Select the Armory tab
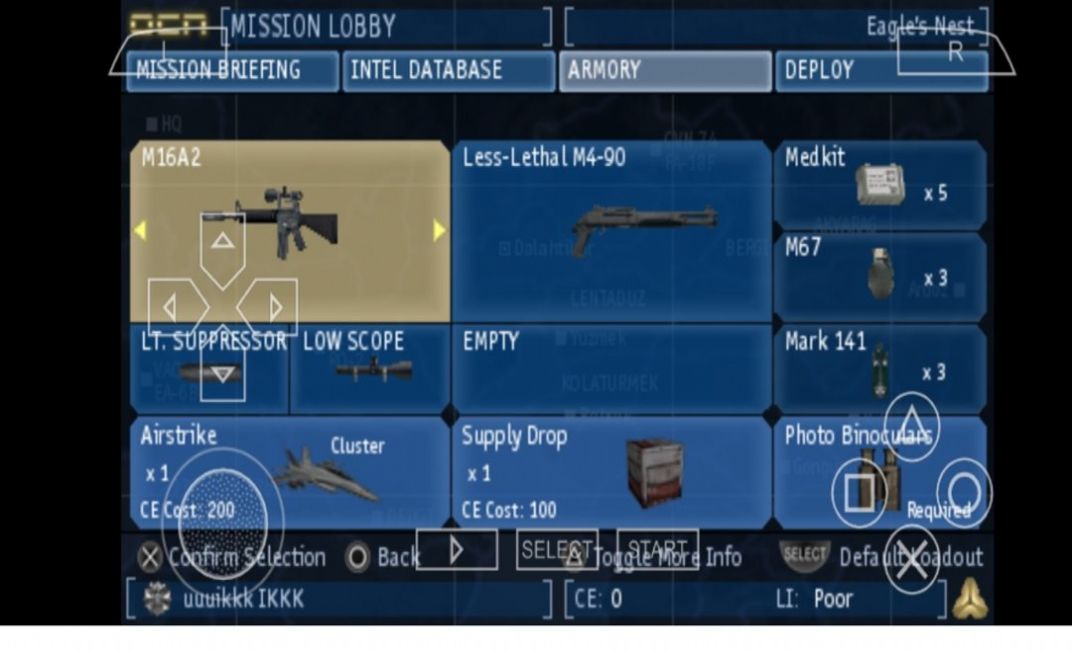 pyautogui.click(x=665, y=71)
